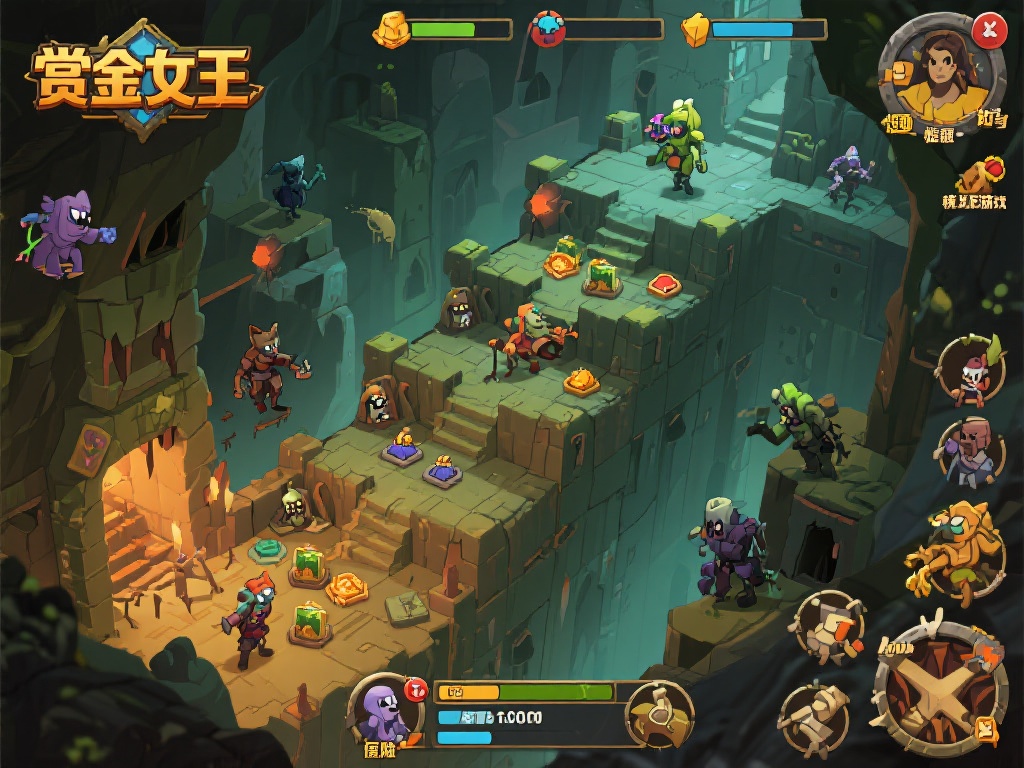Choose the pirate character with red bandana
Image resolution: width=1024 pixels, height=768 pixels.
tap(970, 372)
